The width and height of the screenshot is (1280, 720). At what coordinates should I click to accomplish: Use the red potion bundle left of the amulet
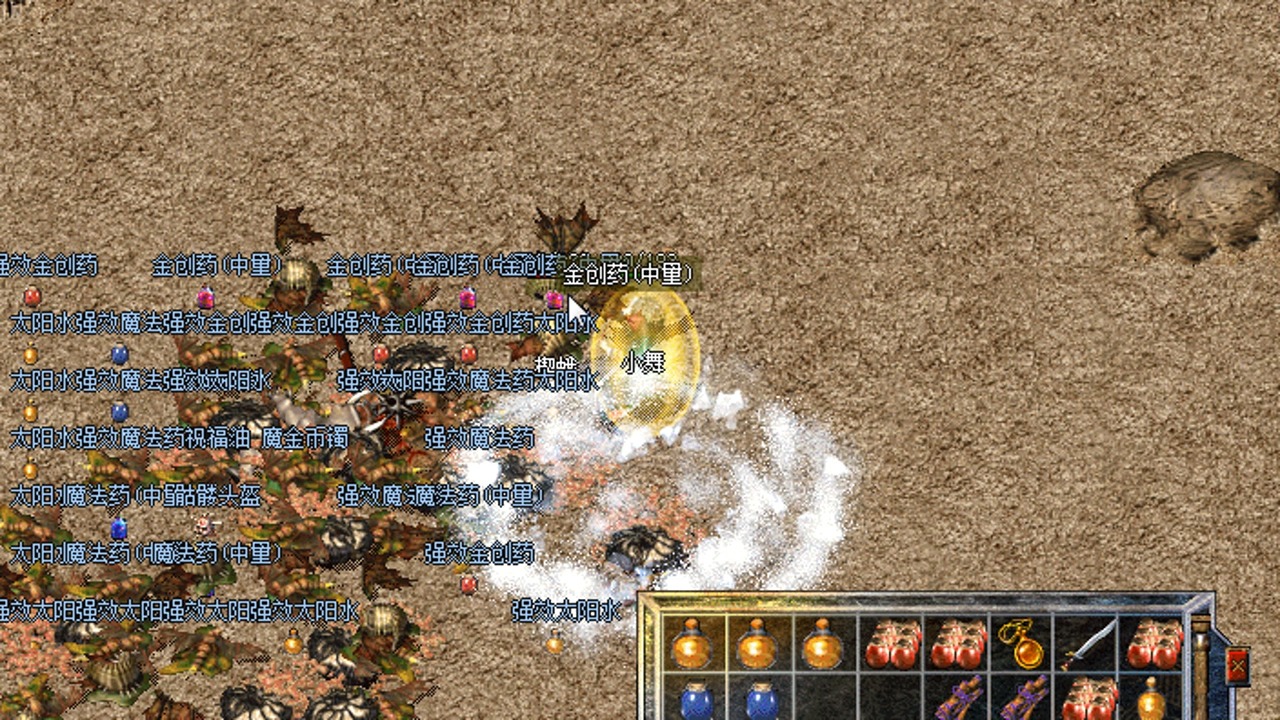pos(956,643)
